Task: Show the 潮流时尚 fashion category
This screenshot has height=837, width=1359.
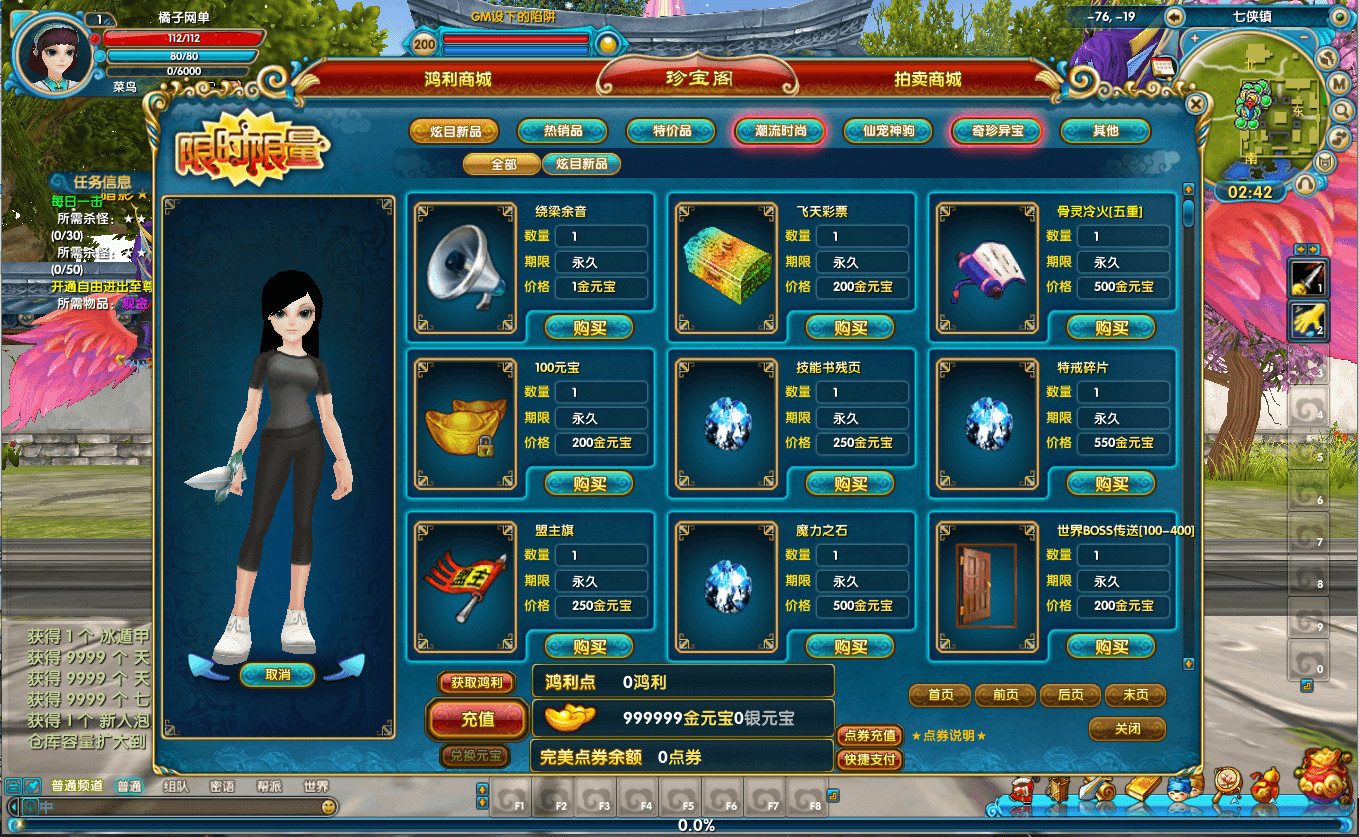Action: (780, 131)
